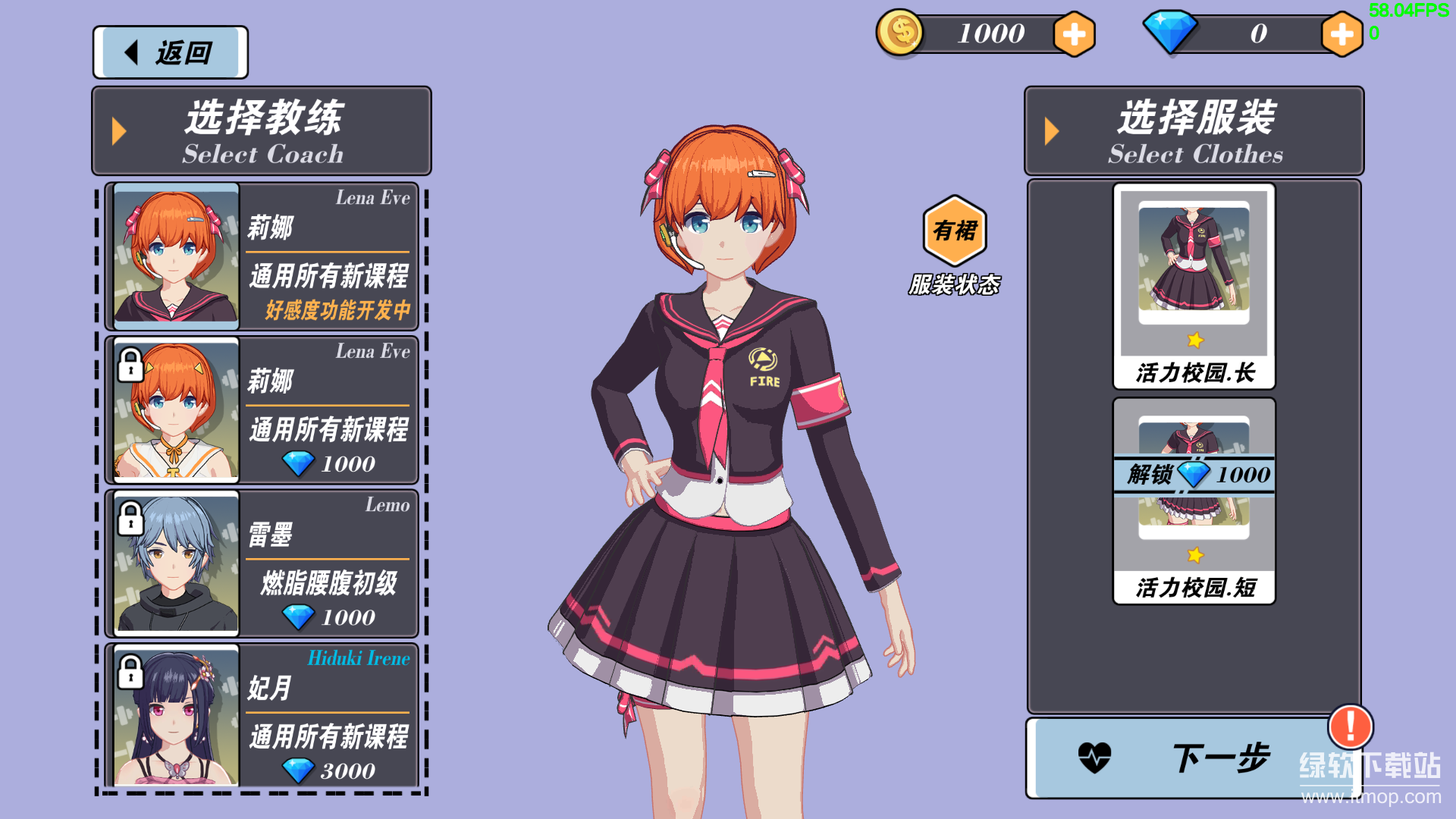Proceed with the 下一步 button
Image resolution: width=1456 pixels, height=819 pixels.
coord(1183,758)
